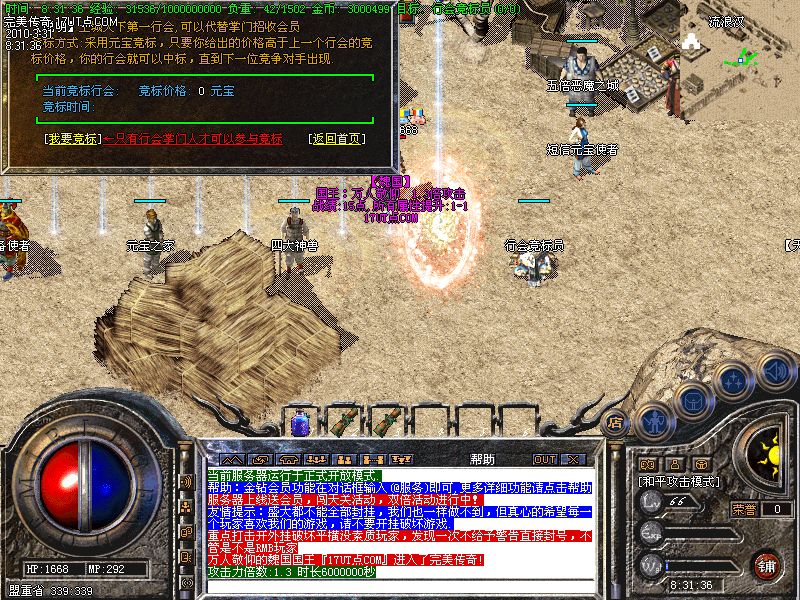
Task: Select the 返回首页 dialogue link
Action: (x=336, y=139)
